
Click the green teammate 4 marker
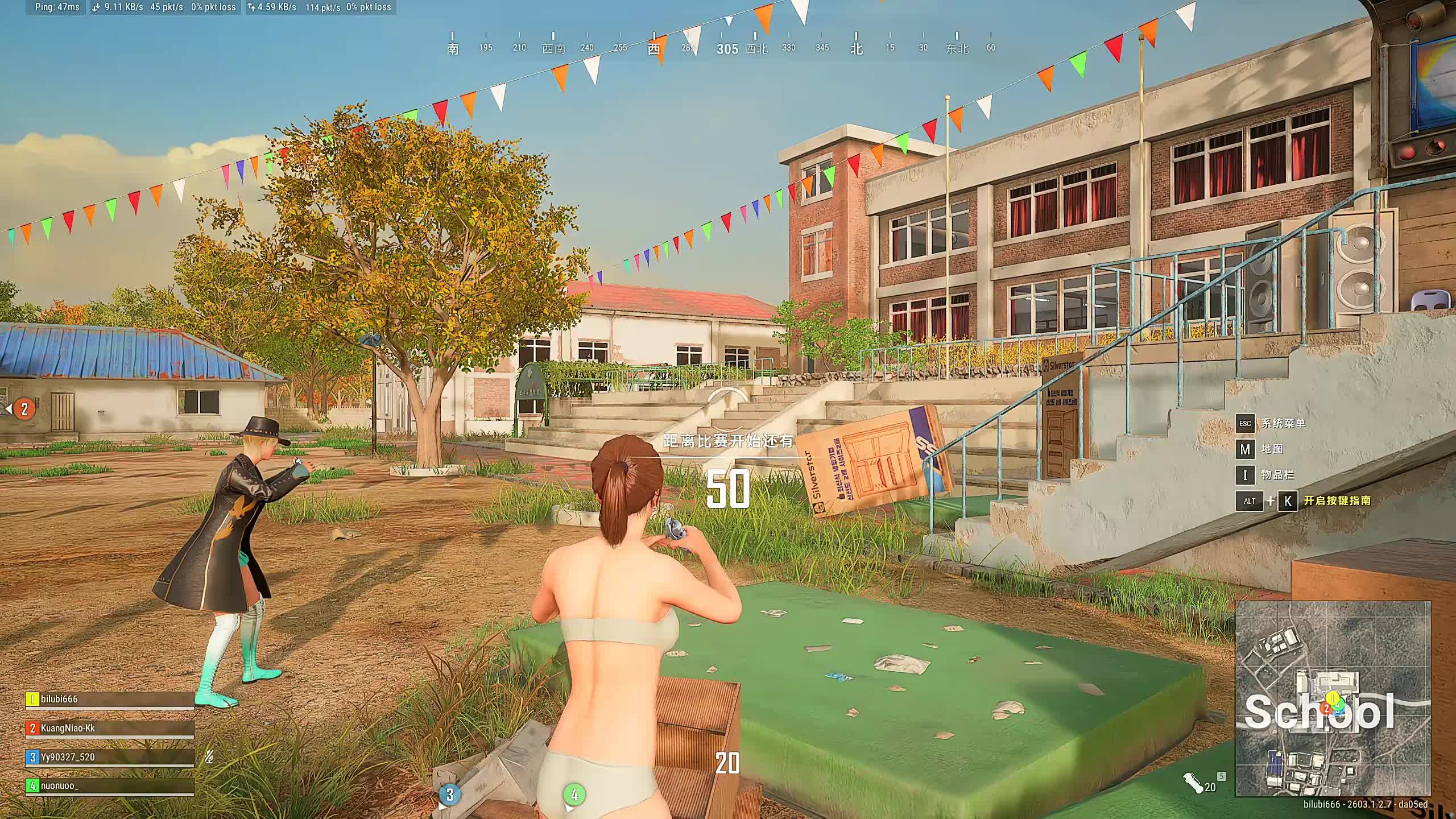point(574,795)
